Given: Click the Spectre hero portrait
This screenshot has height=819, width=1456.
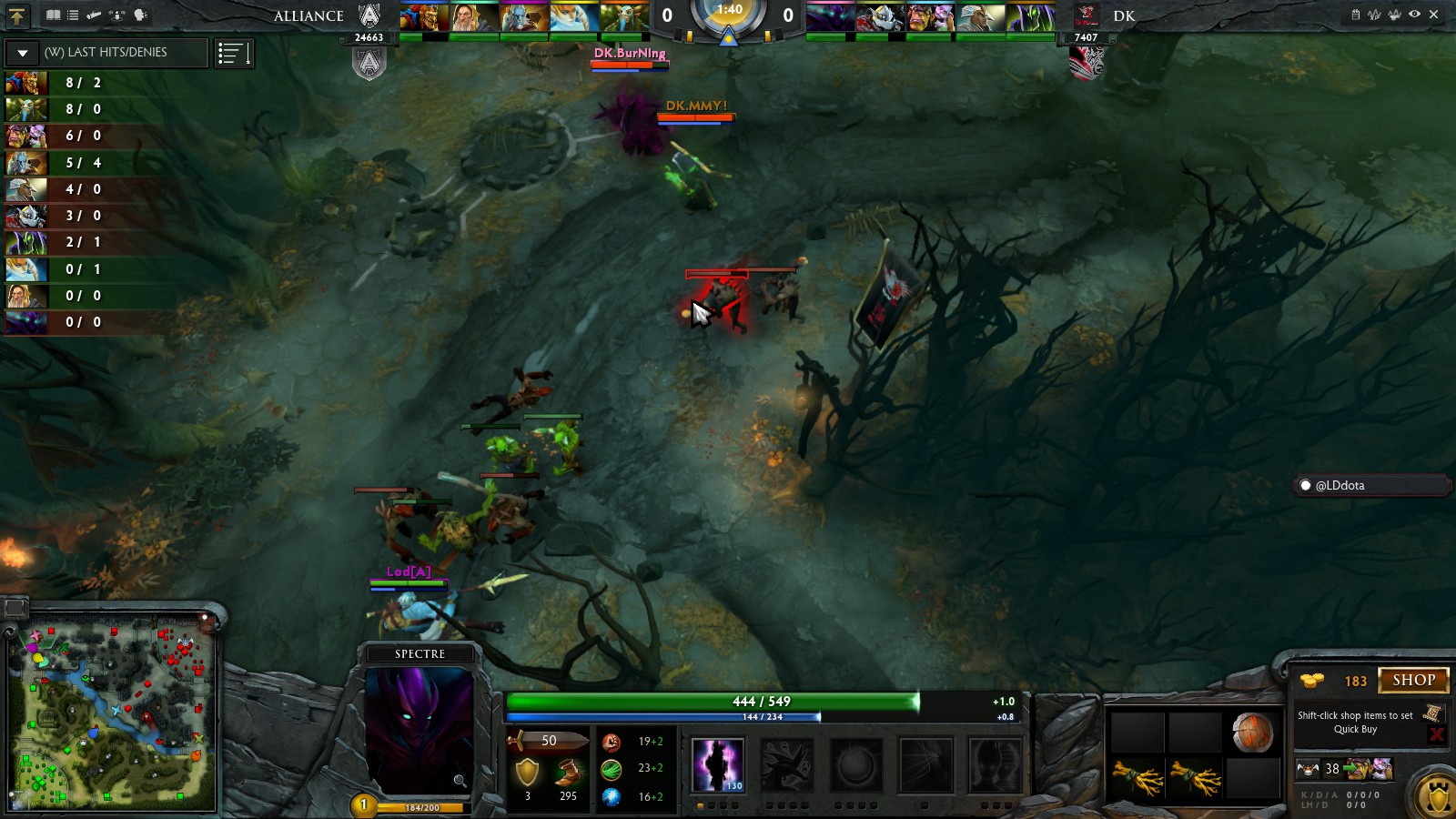Looking at the screenshot, I should [419, 730].
